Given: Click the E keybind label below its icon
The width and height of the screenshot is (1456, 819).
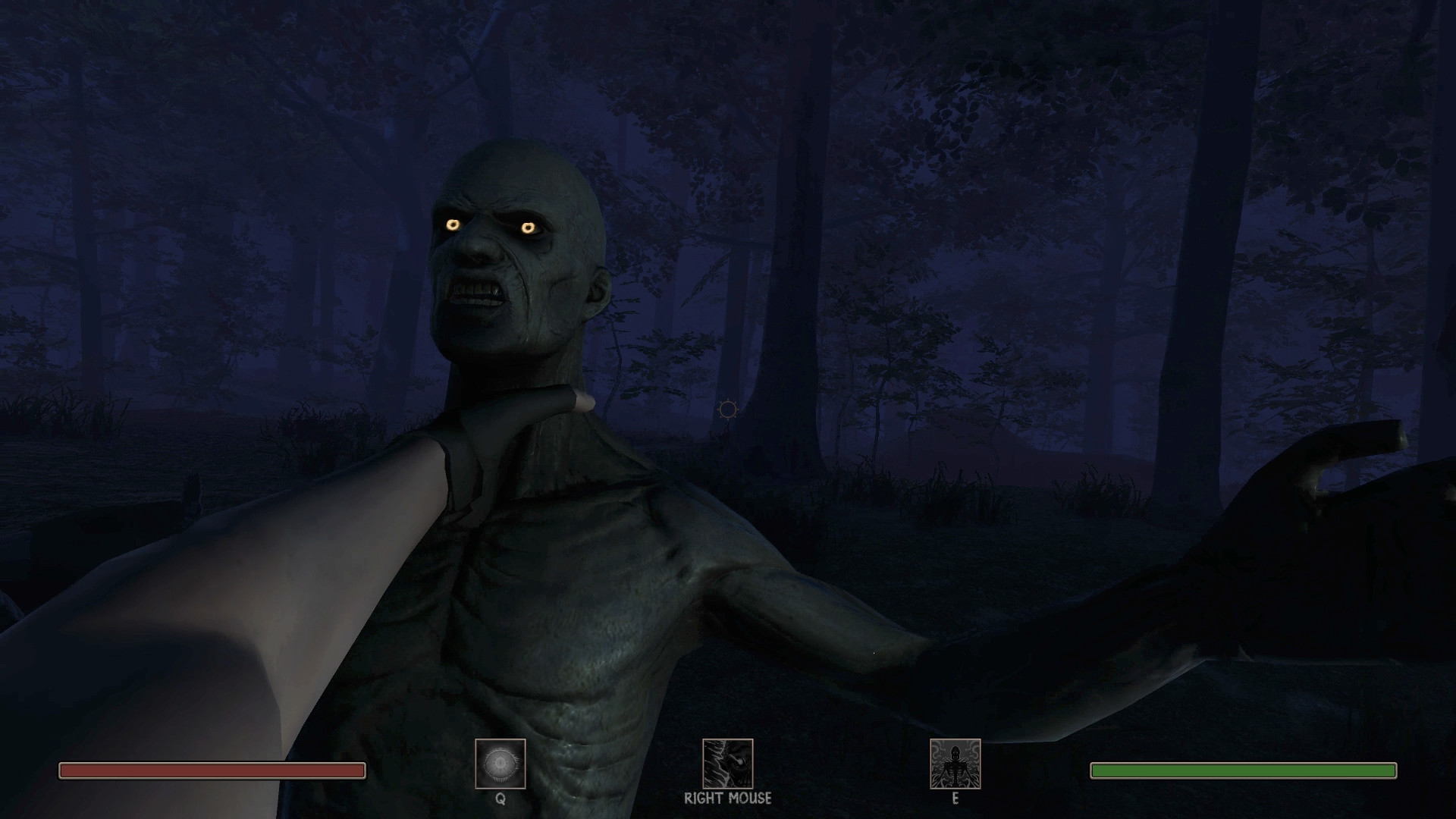Looking at the screenshot, I should (955, 799).
